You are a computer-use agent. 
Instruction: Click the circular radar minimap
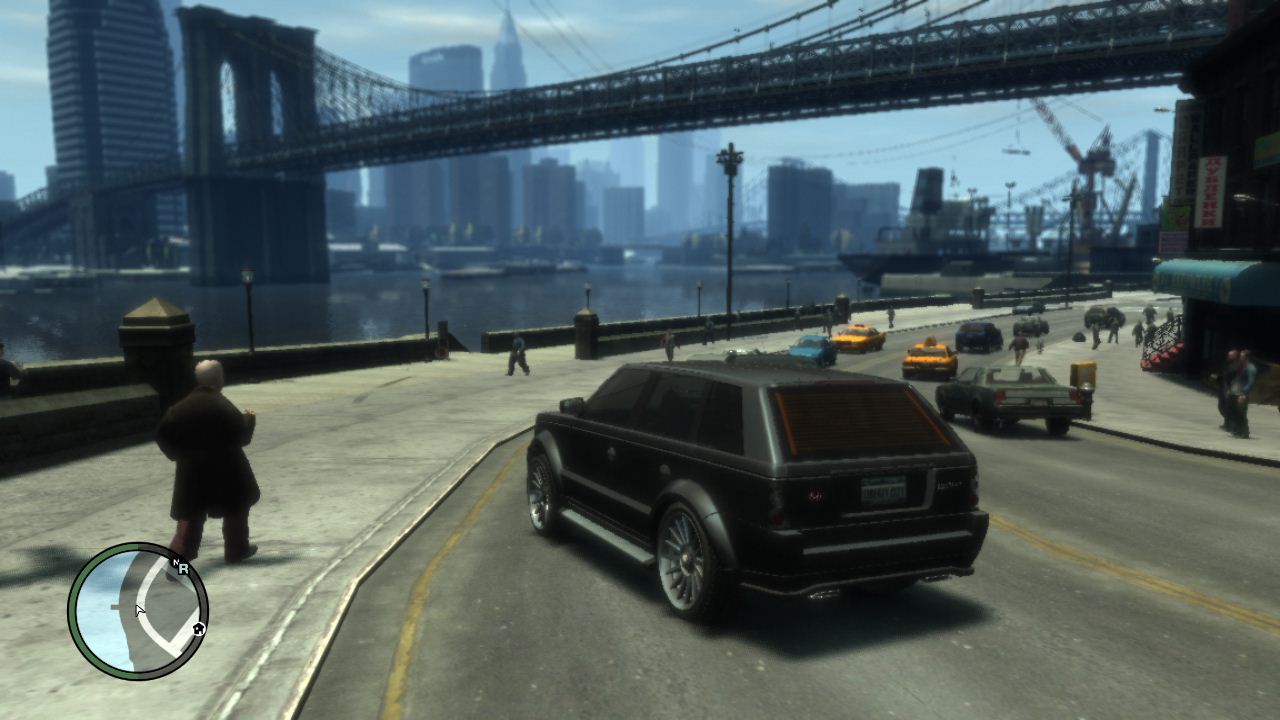138,611
